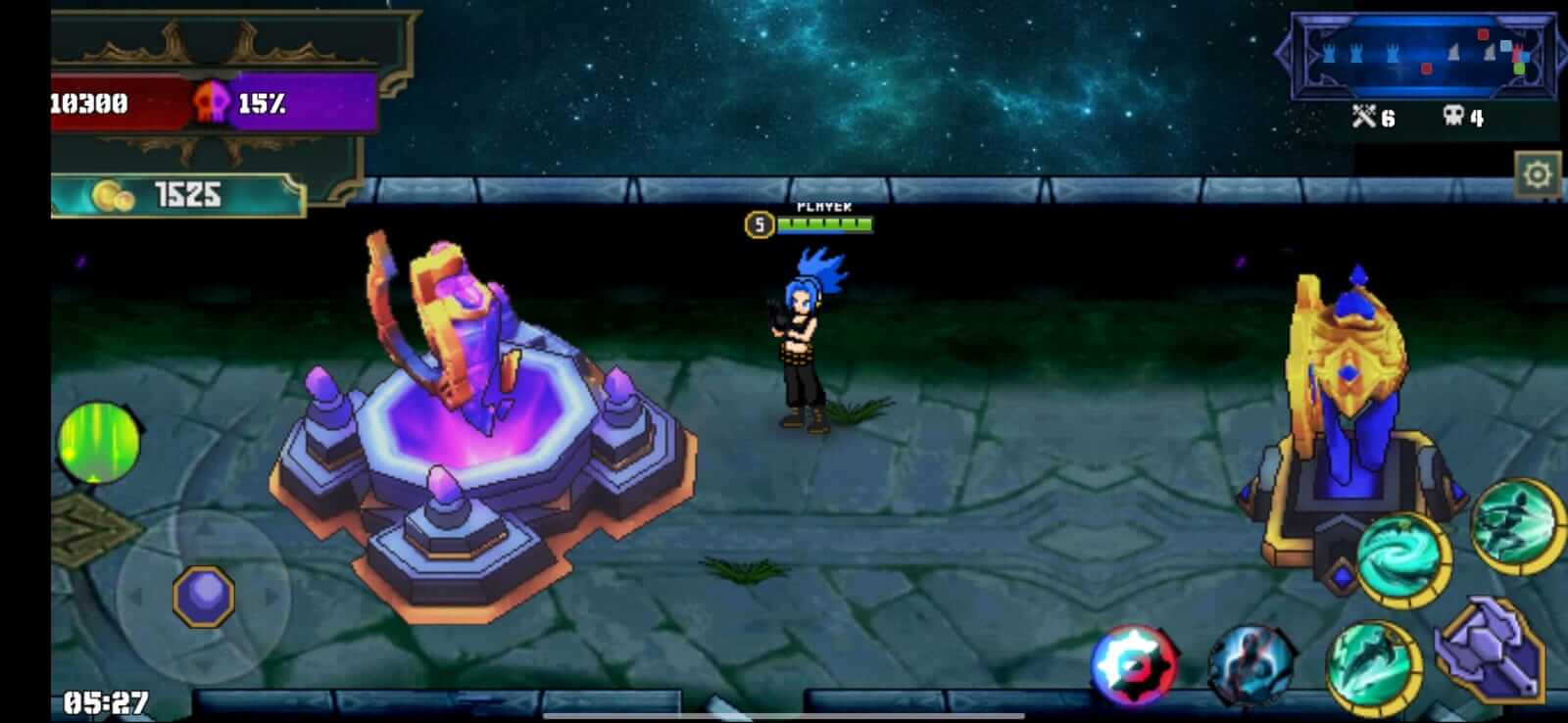
Task: Tap the player's green health bar
Action: coord(823,224)
